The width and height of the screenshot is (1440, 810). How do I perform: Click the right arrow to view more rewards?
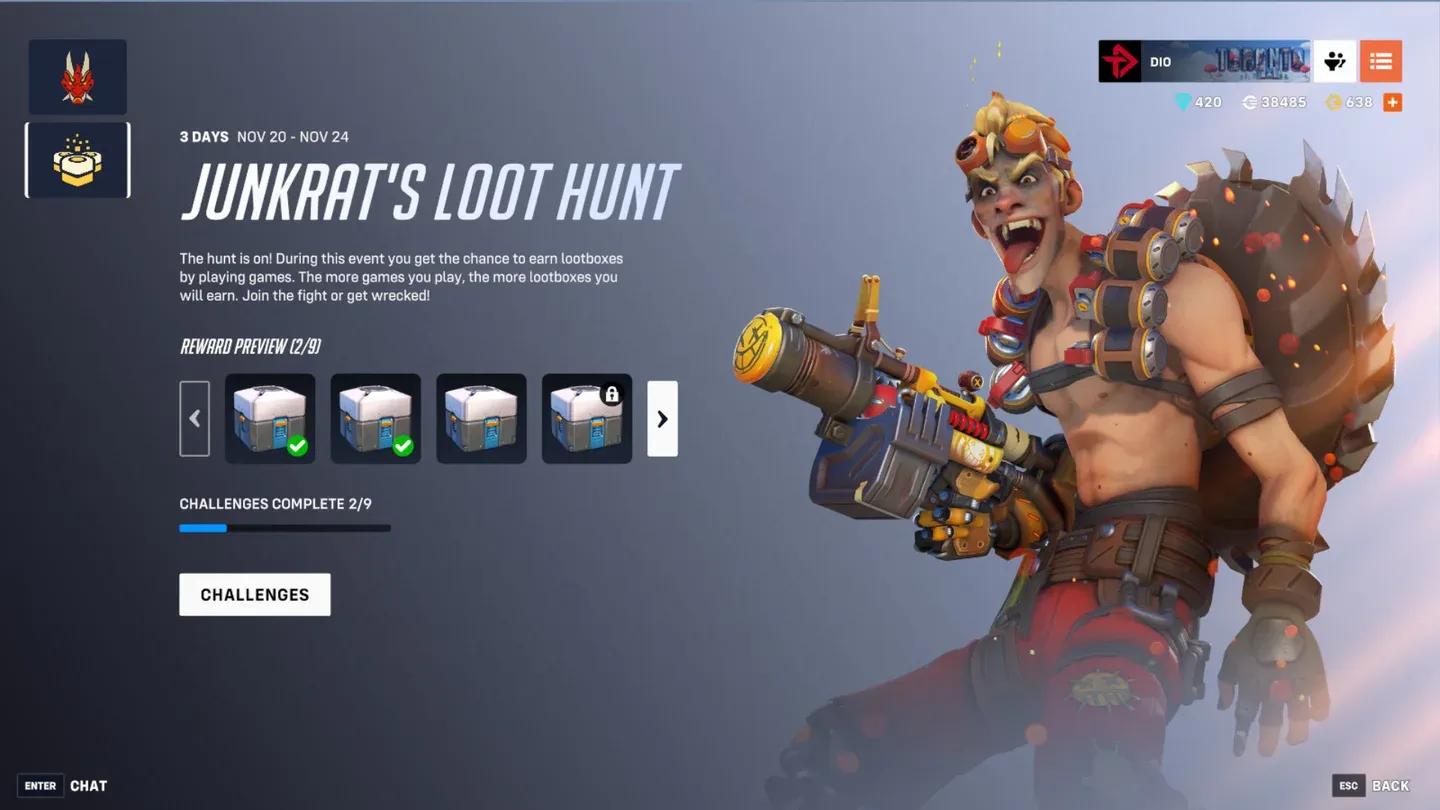662,418
